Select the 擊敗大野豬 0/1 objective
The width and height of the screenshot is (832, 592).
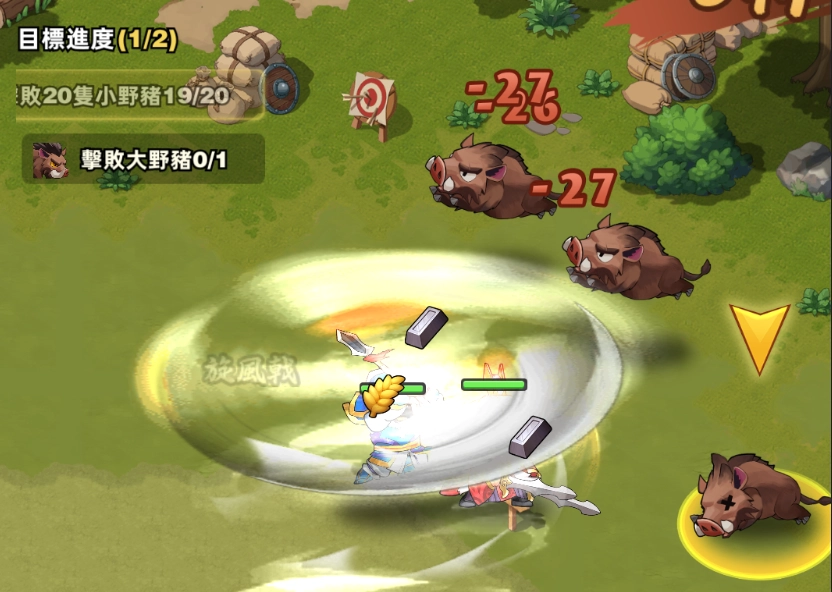pos(144,160)
